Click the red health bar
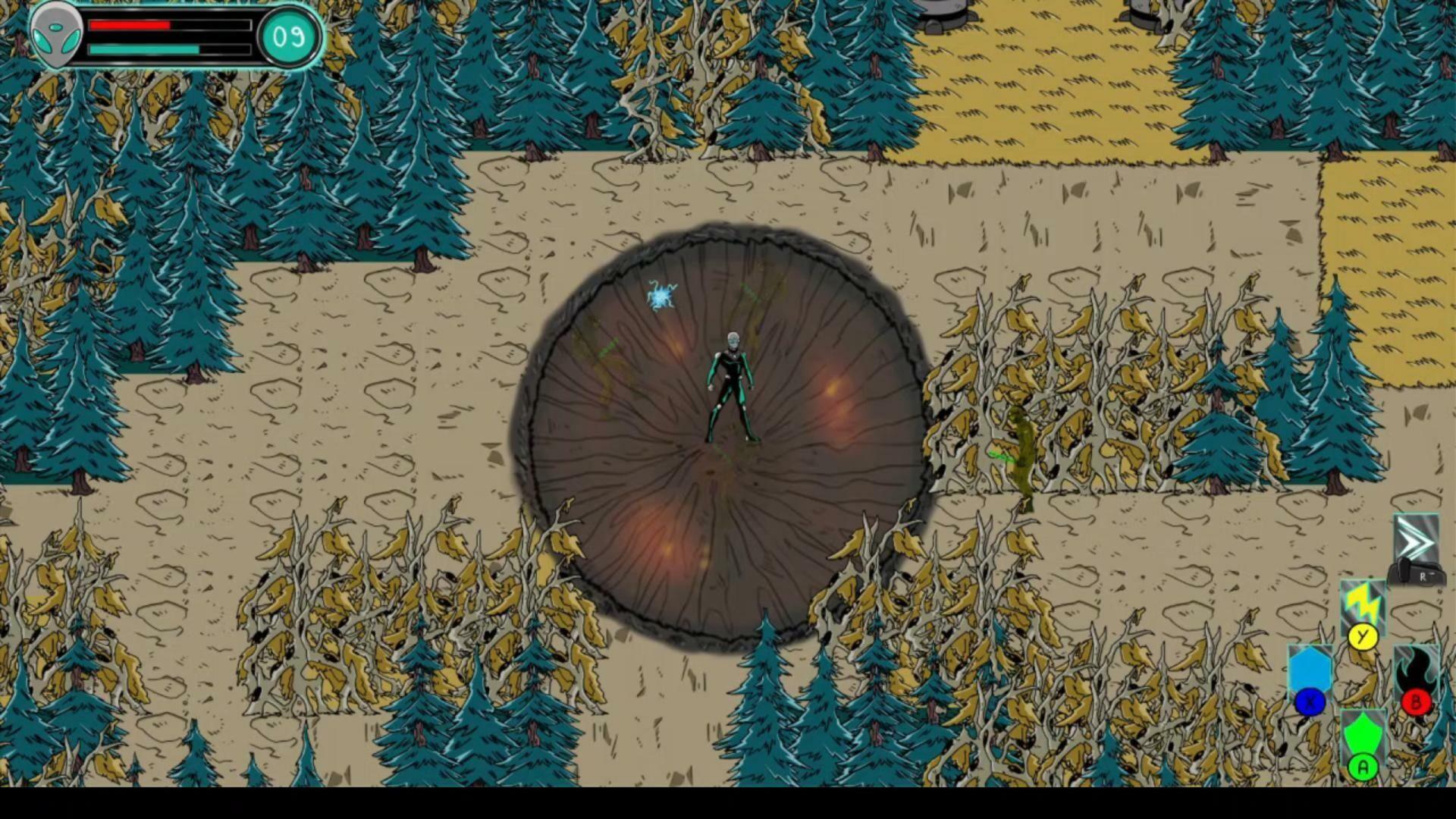This screenshot has height=819, width=1456. (136, 24)
